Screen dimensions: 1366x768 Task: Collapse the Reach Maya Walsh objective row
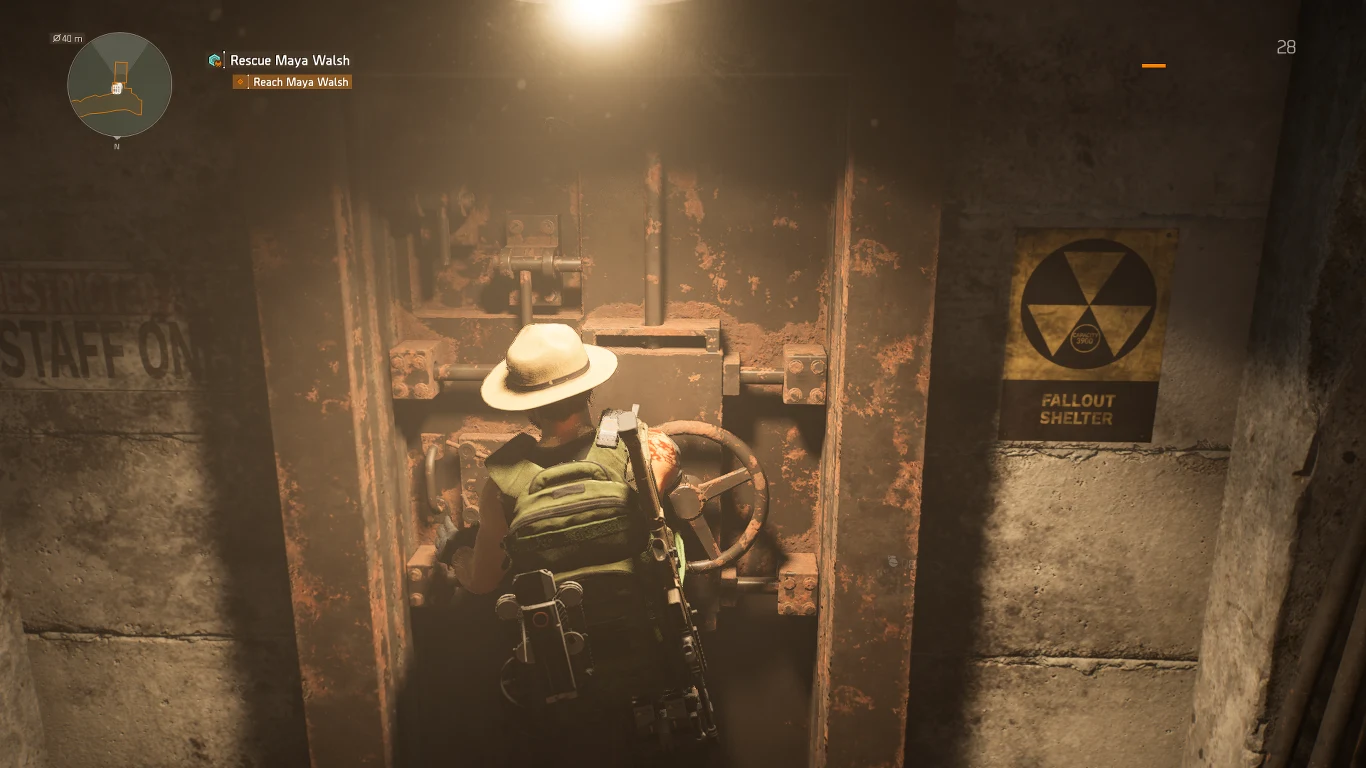click(292, 82)
